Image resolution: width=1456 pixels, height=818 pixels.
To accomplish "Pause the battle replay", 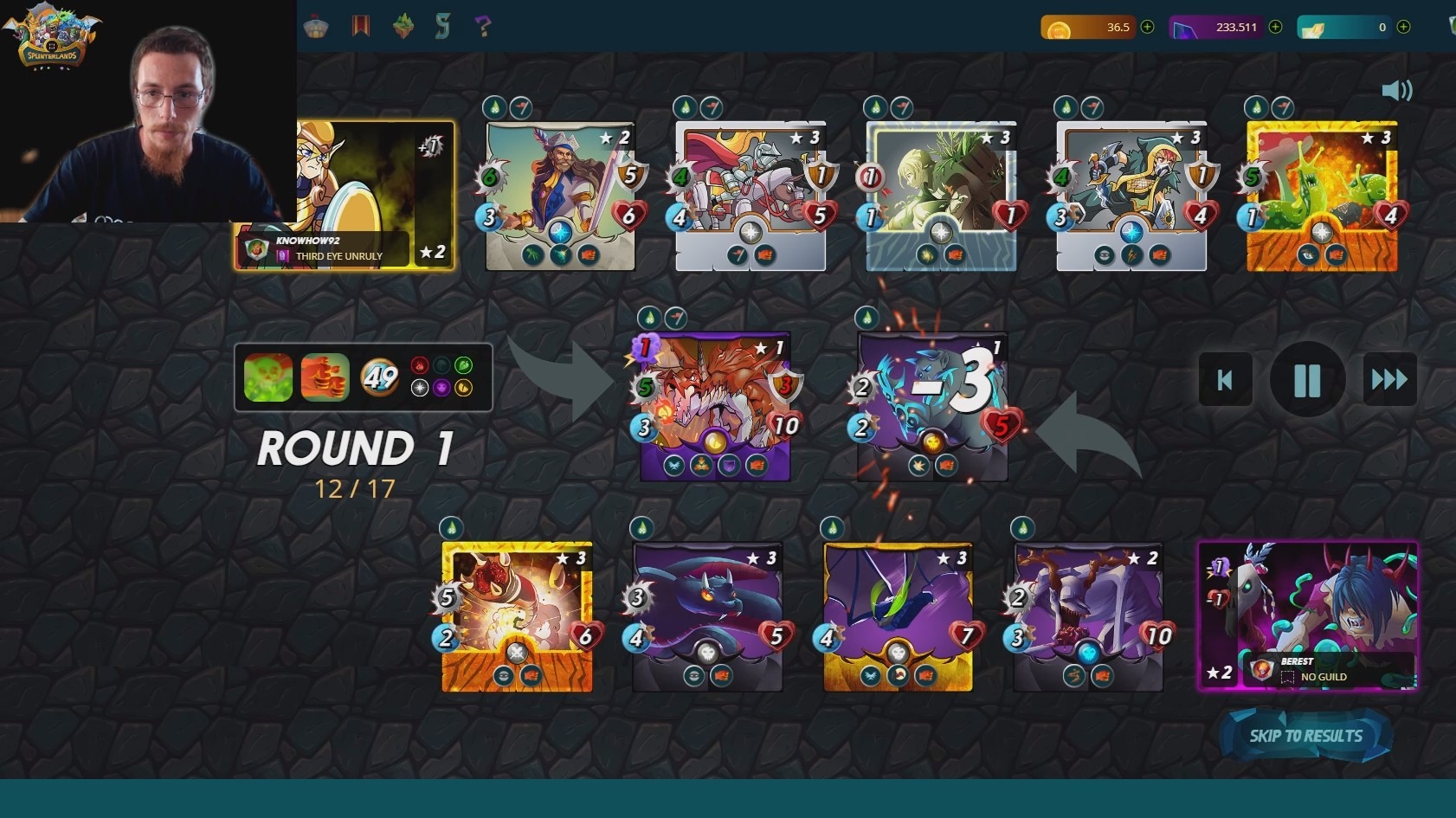I will 1306,379.
